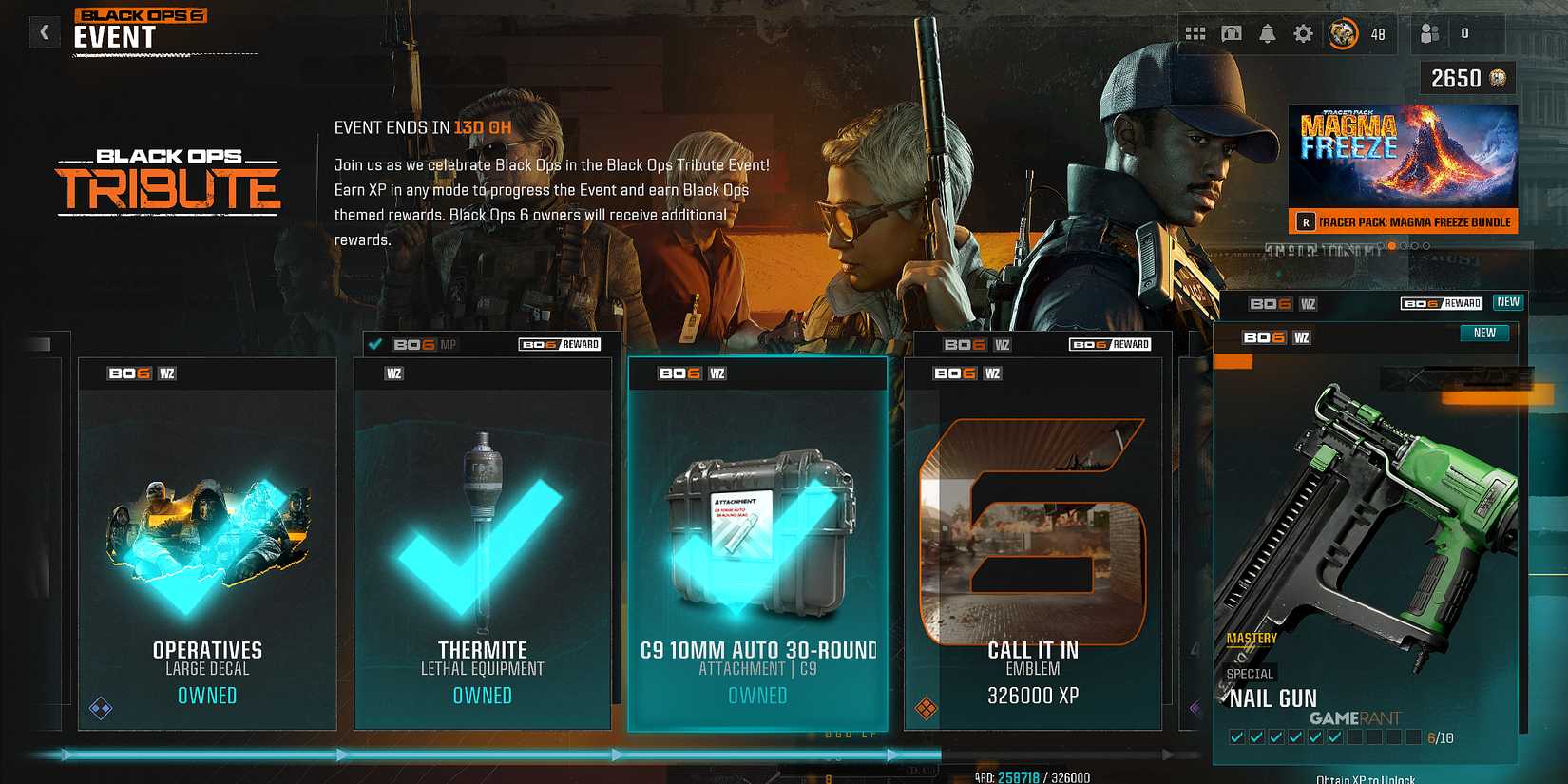Click the apps grid icon in the top bar

(1195, 33)
